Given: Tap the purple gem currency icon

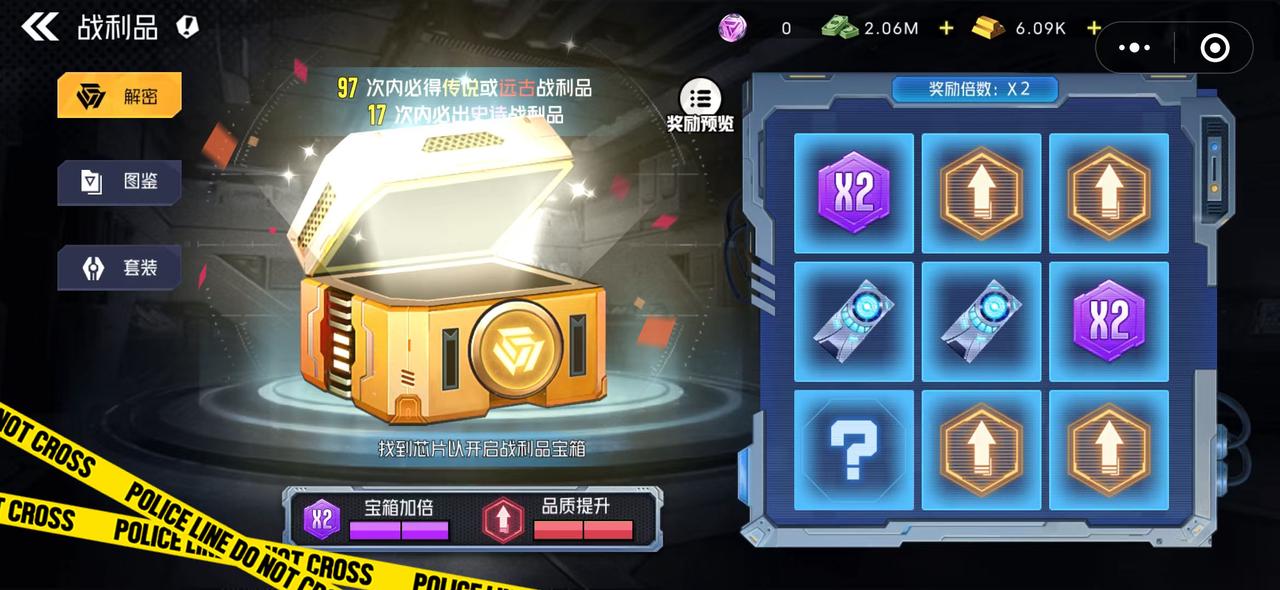Looking at the screenshot, I should 733,28.
